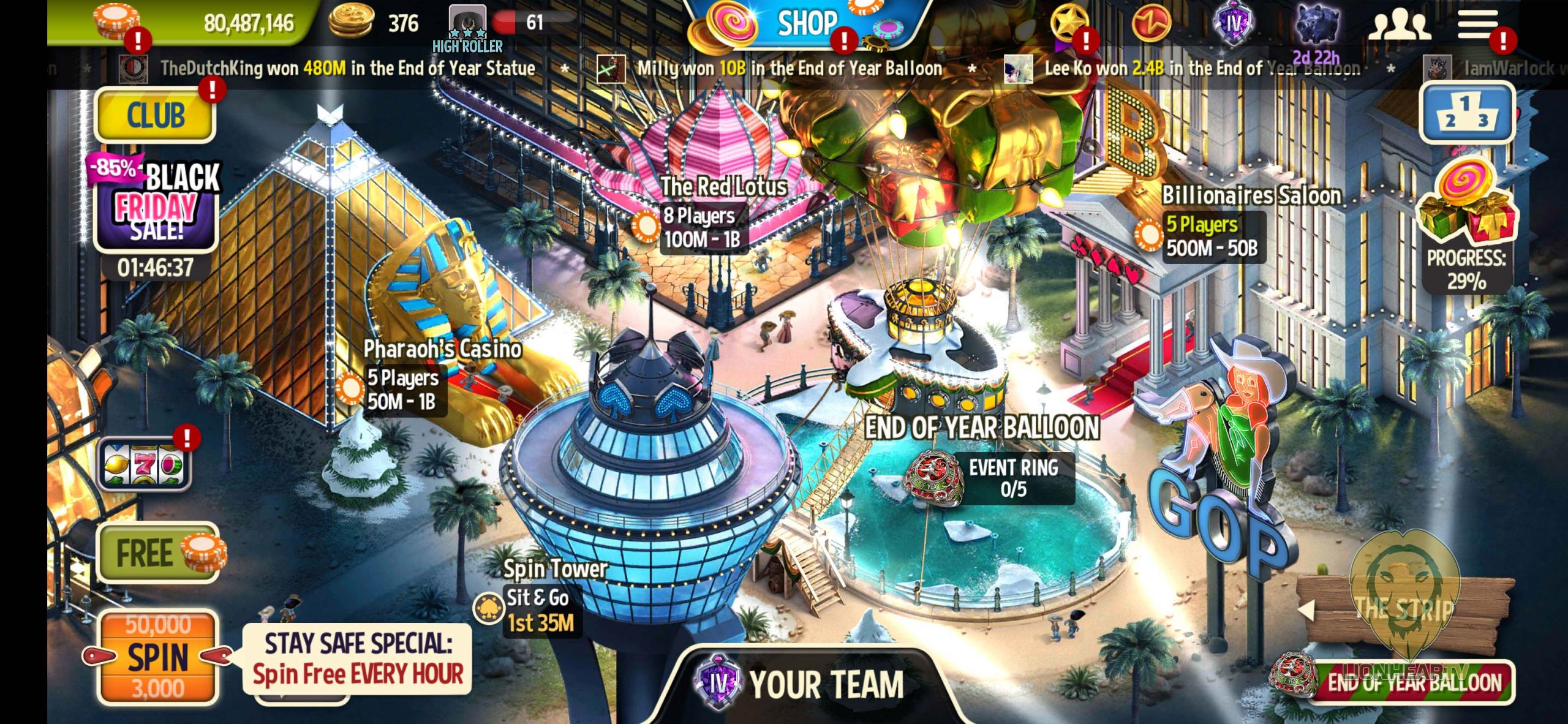
Task: Open the leaderboard podium icon
Action: 1466,113
